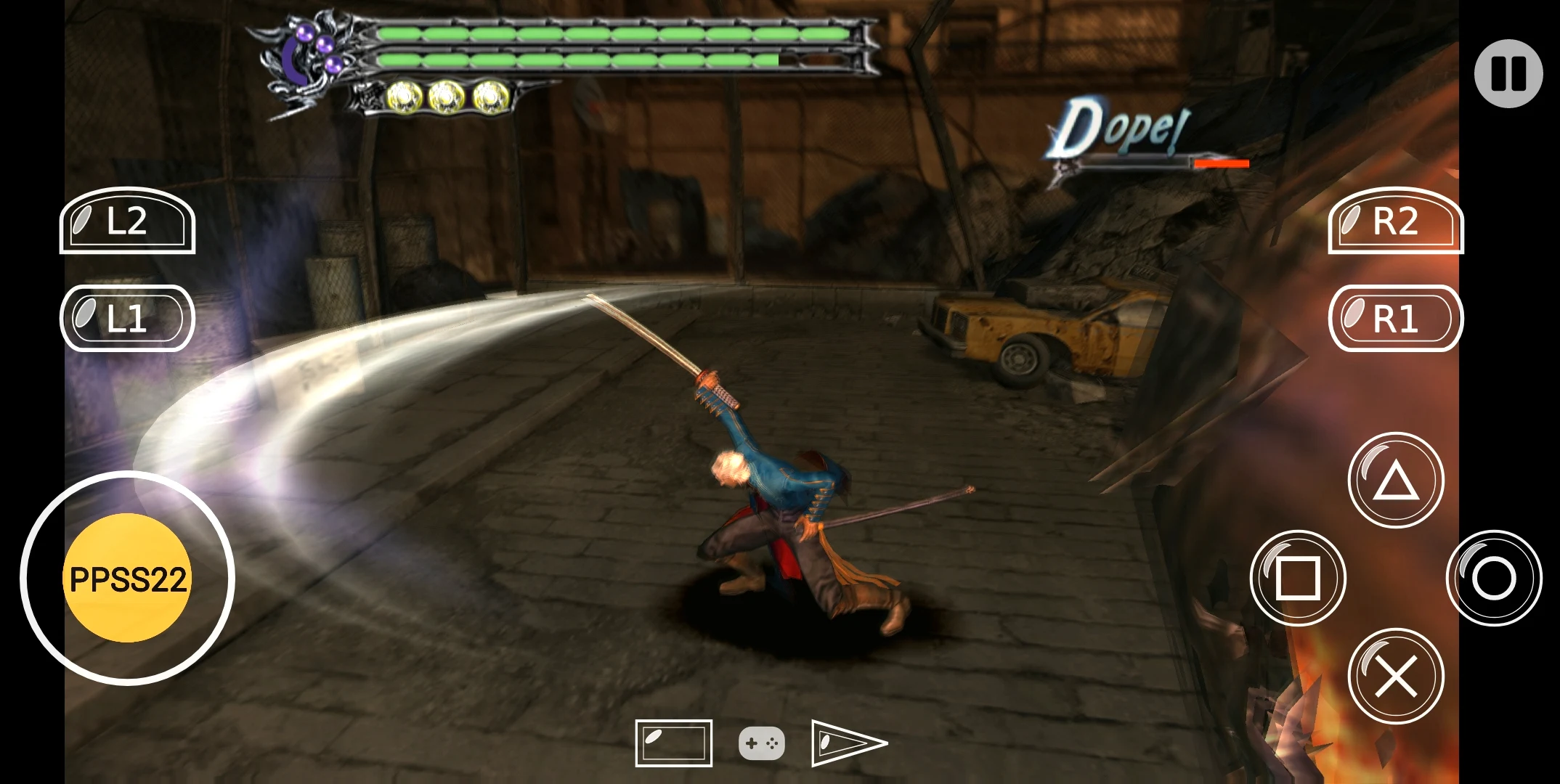Tap the arrow-shaped Start button
The height and width of the screenshot is (784, 1560).
[848, 743]
